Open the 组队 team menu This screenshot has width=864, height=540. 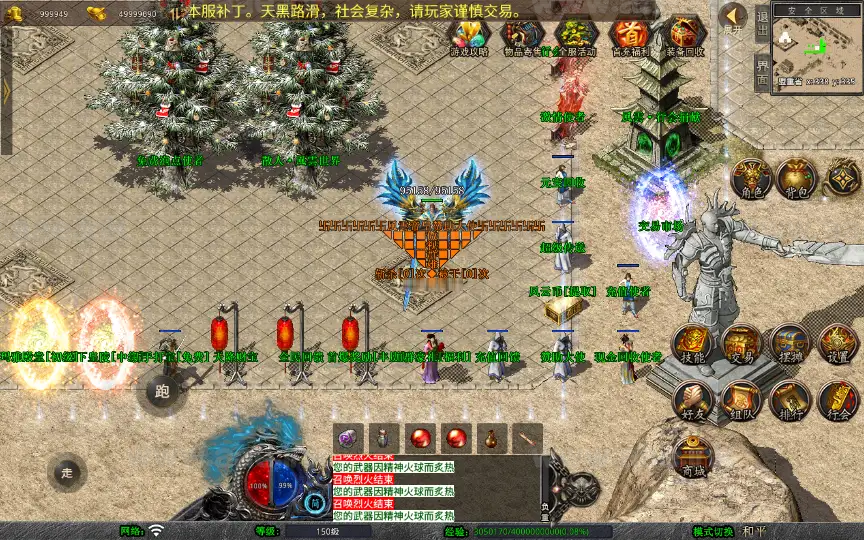(741, 400)
